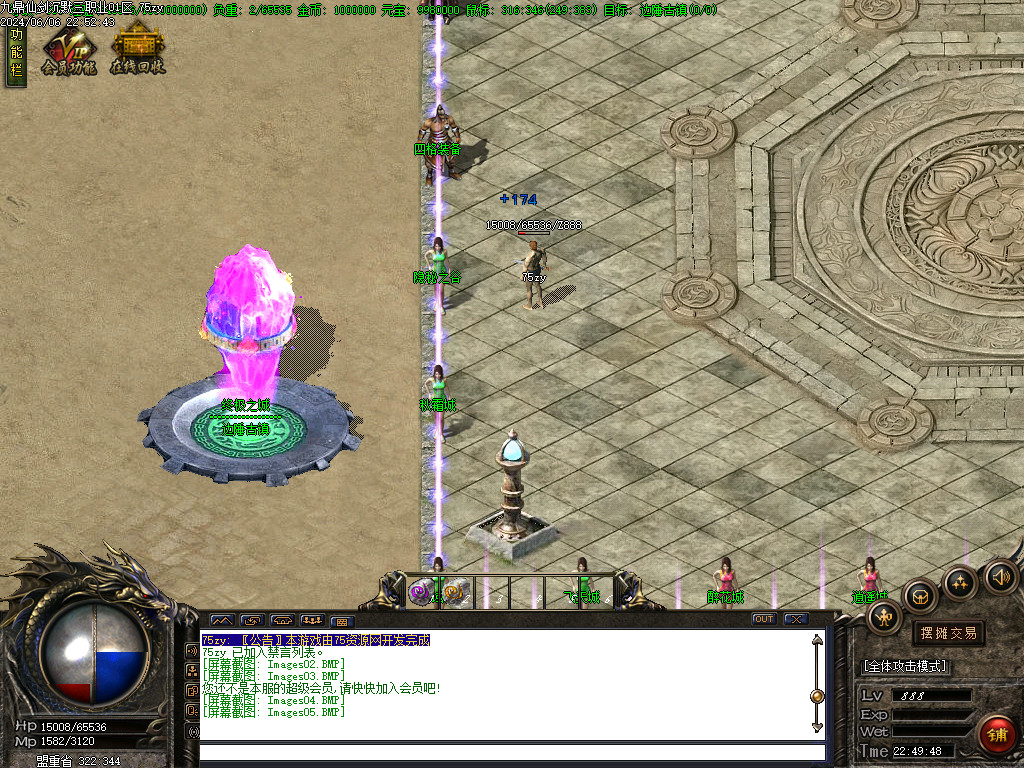Click the mountain-shaped button above chat
The image size is (1024, 768).
pyautogui.click(x=221, y=620)
